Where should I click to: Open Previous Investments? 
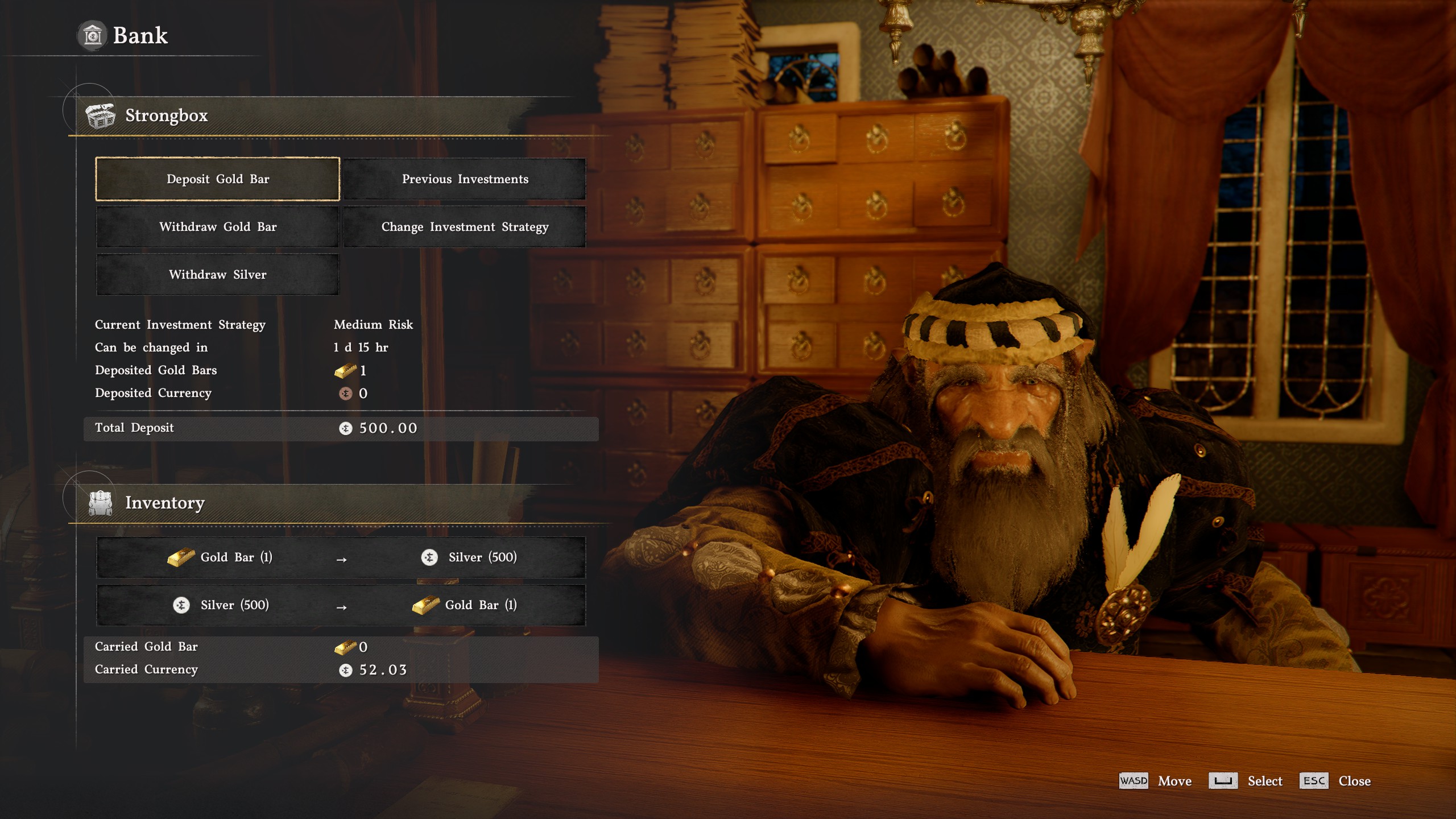pyautogui.click(x=465, y=179)
